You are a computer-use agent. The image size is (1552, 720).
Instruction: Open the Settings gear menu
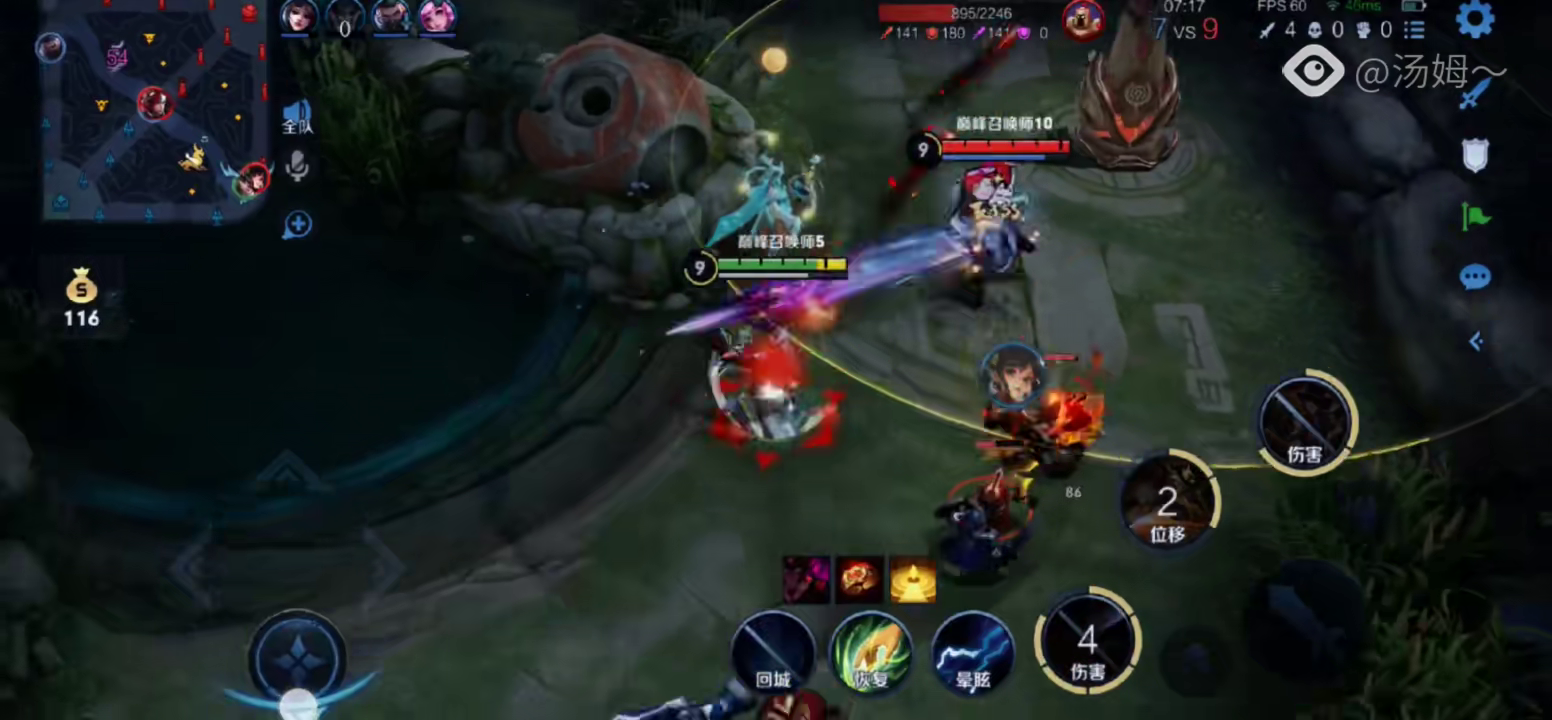pyautogui.click(x=1477, y=17)
